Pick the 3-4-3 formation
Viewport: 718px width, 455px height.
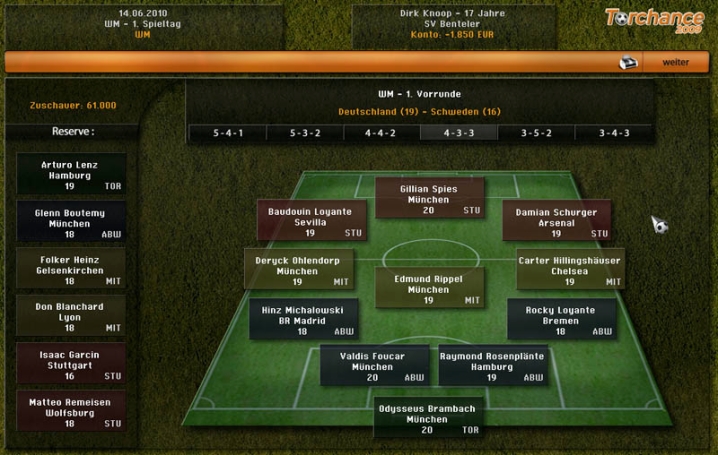(615, 133)
